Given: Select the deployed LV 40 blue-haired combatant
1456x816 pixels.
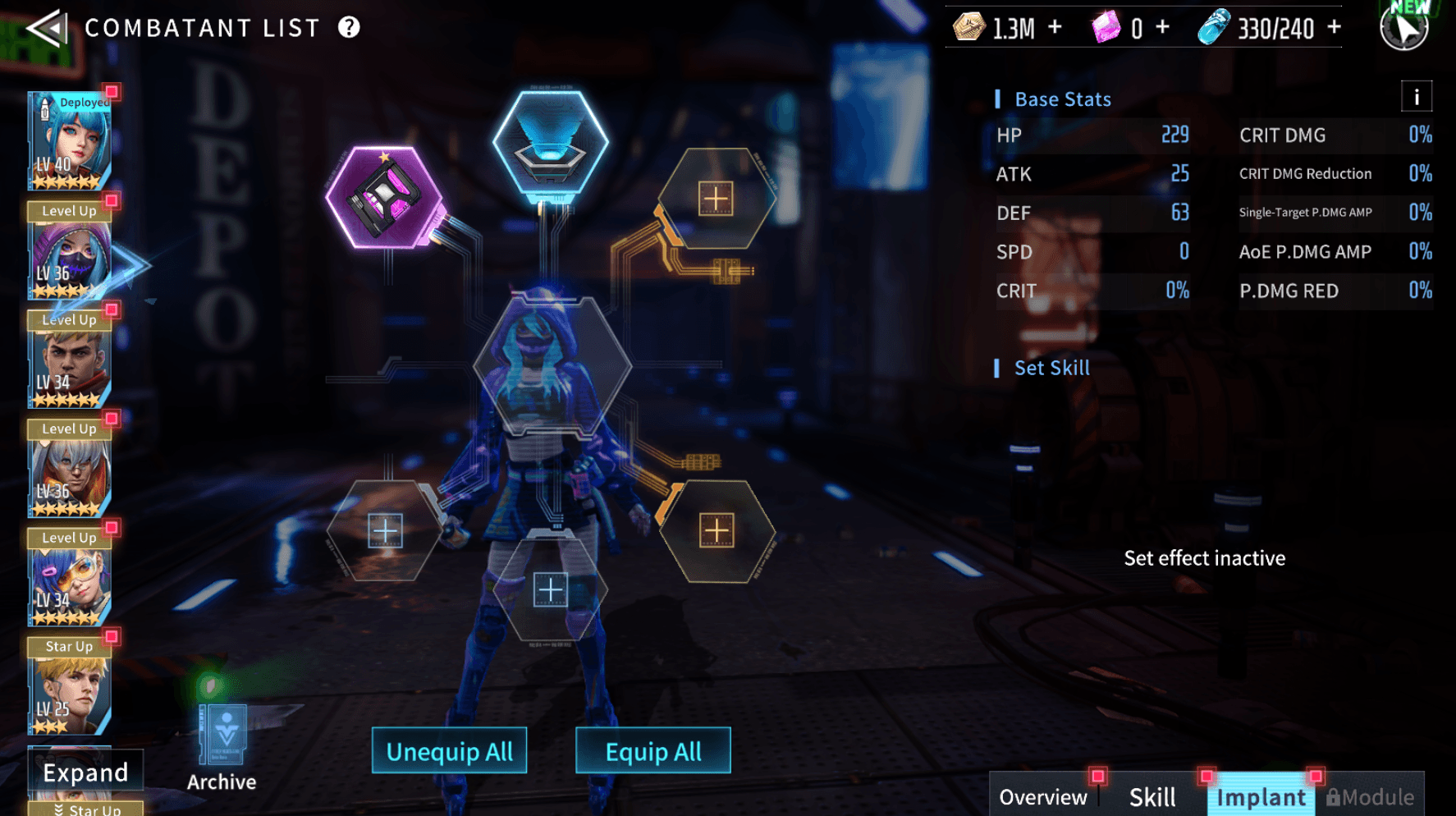Looking at the screenshot, I should (x=70, y=141).
